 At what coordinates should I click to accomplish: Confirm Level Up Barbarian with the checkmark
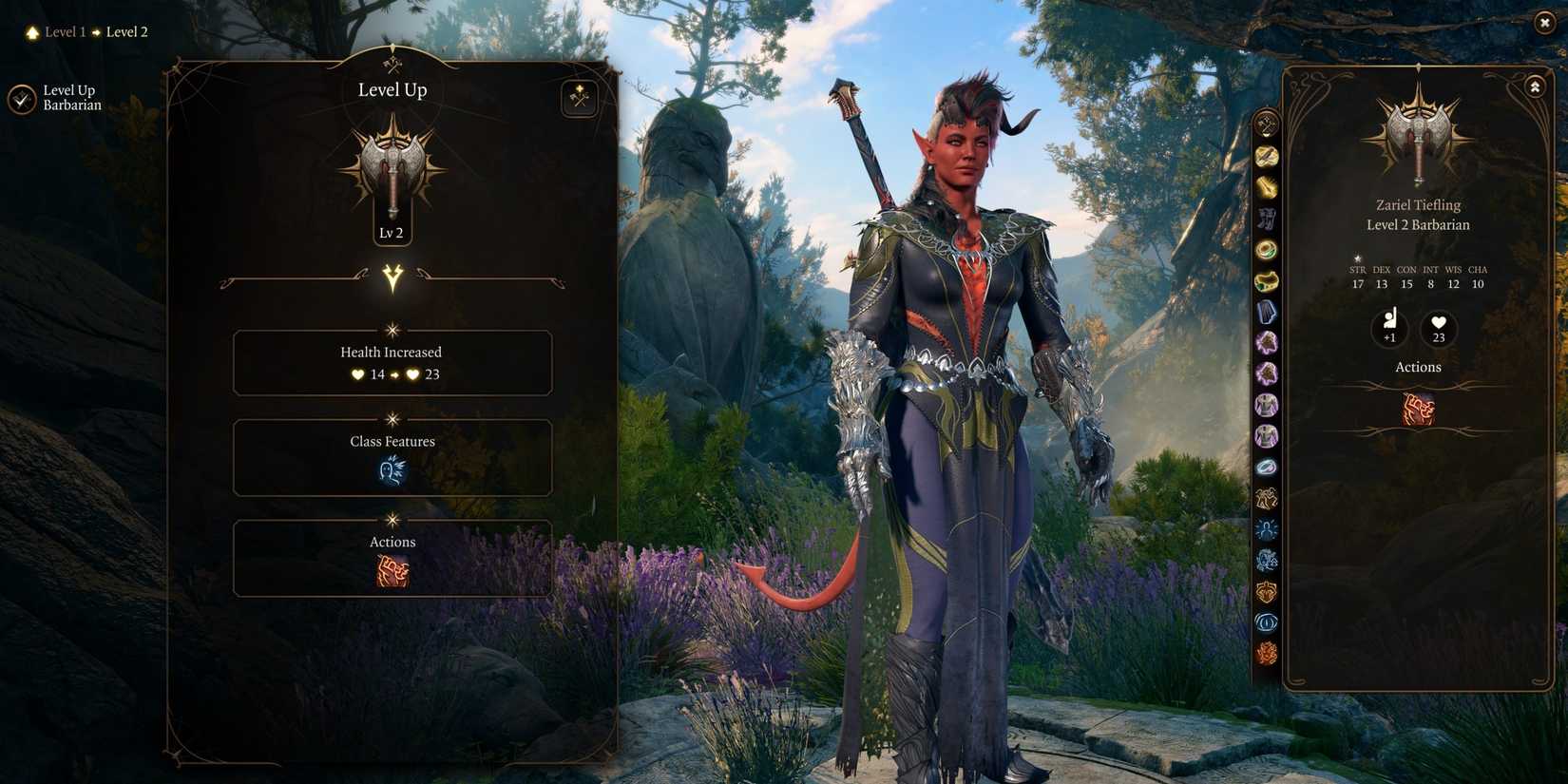click(22, 97)
